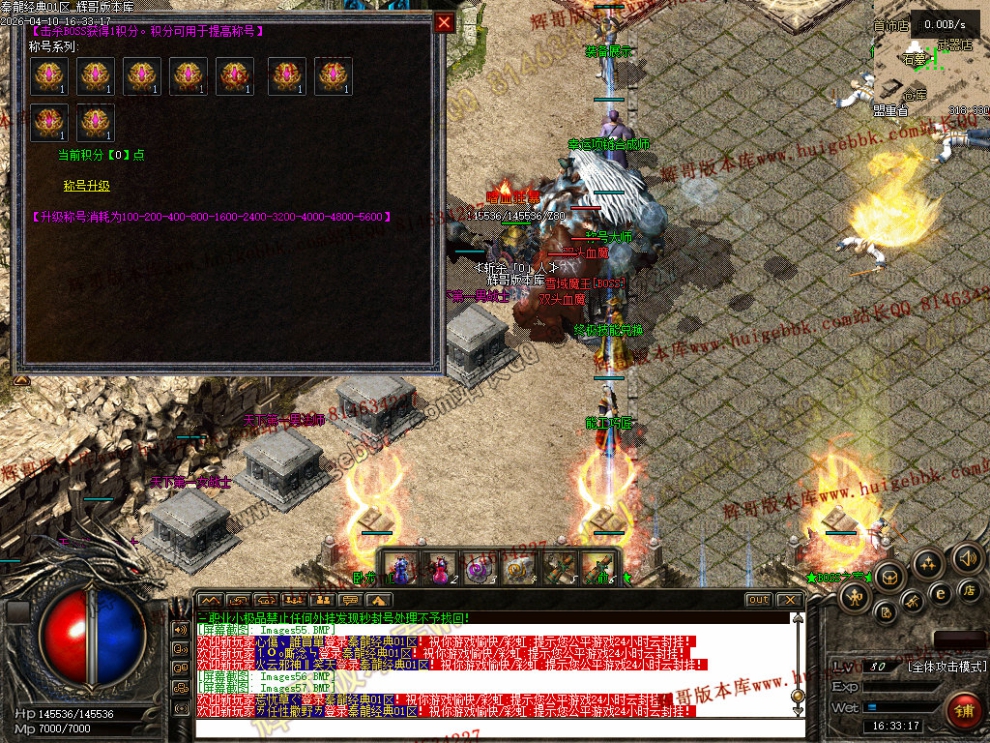Click the chat scrollbar down arrow

[797, 711]
